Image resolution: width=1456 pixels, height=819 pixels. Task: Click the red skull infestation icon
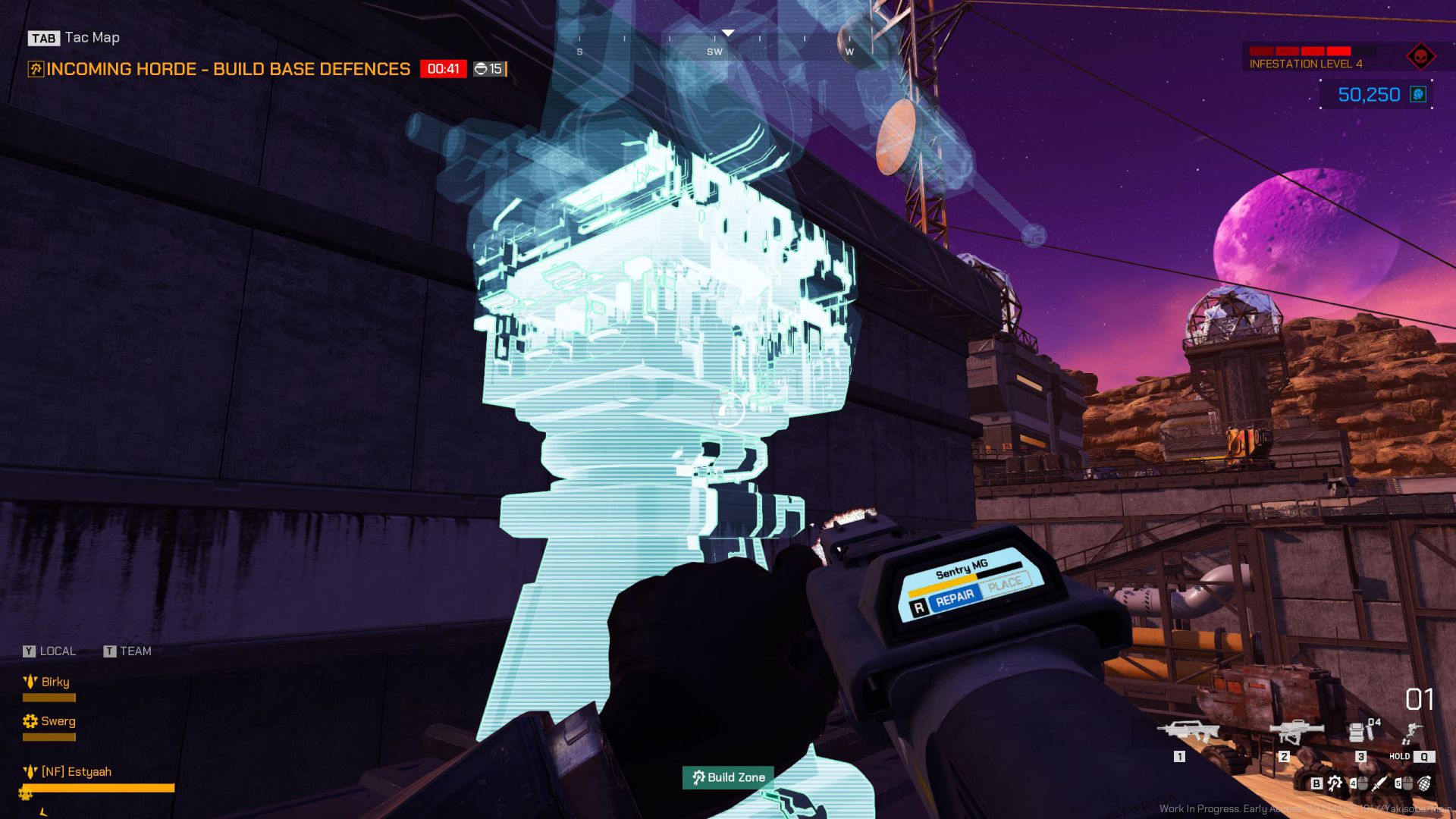click(x=1420, y=57)
